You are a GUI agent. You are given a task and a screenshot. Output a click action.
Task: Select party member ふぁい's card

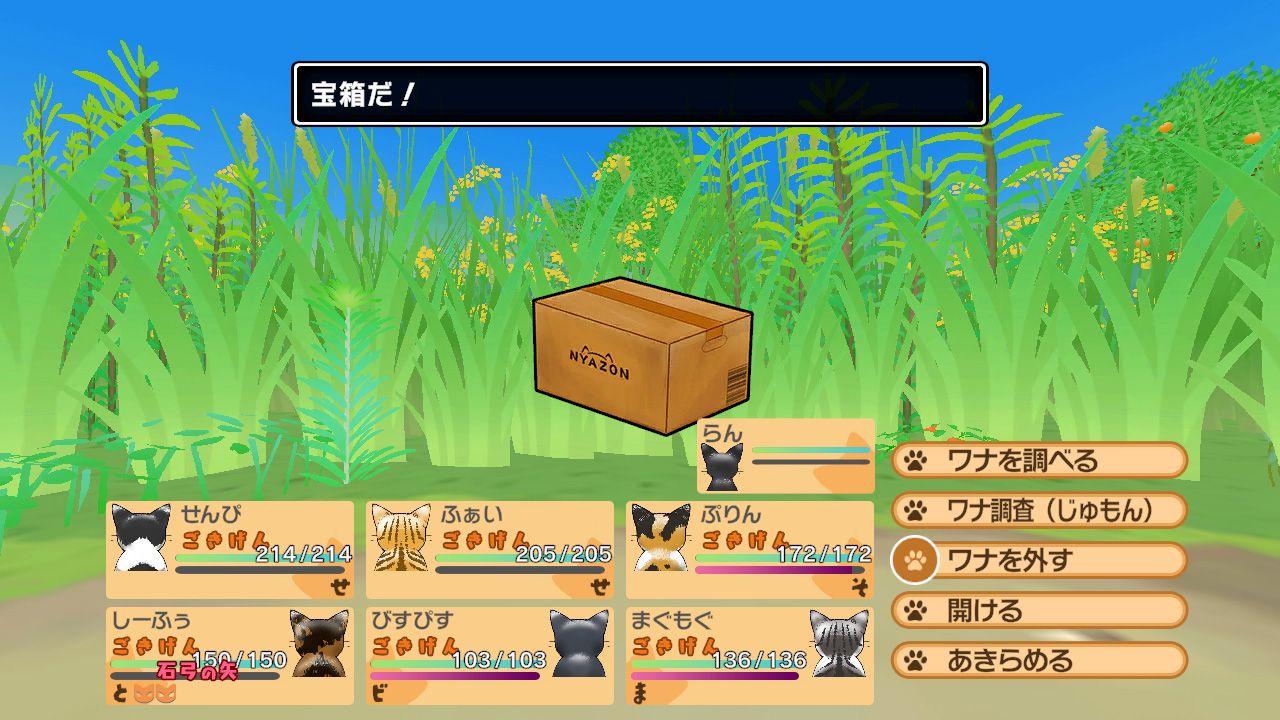[490, 550]
